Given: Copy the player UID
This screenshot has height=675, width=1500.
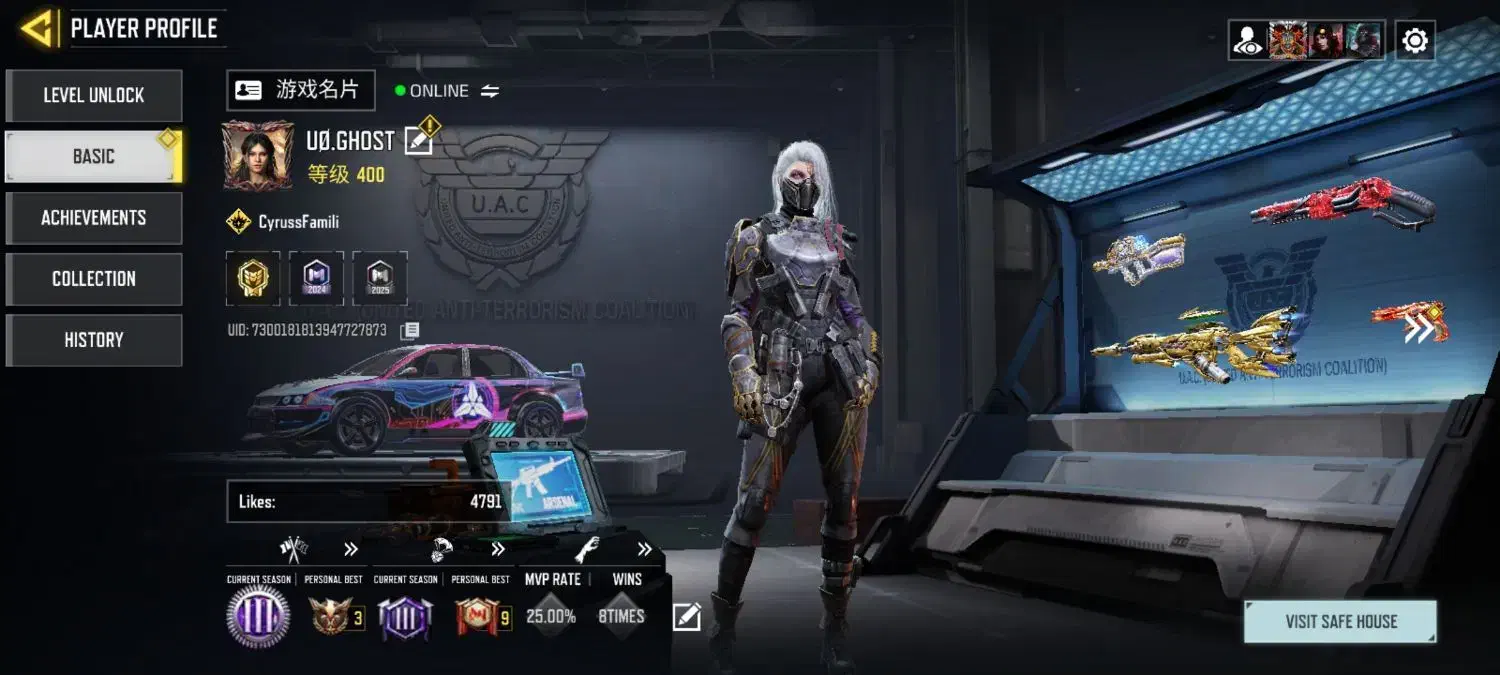Looking at the screenshot, I should (410, 330).
